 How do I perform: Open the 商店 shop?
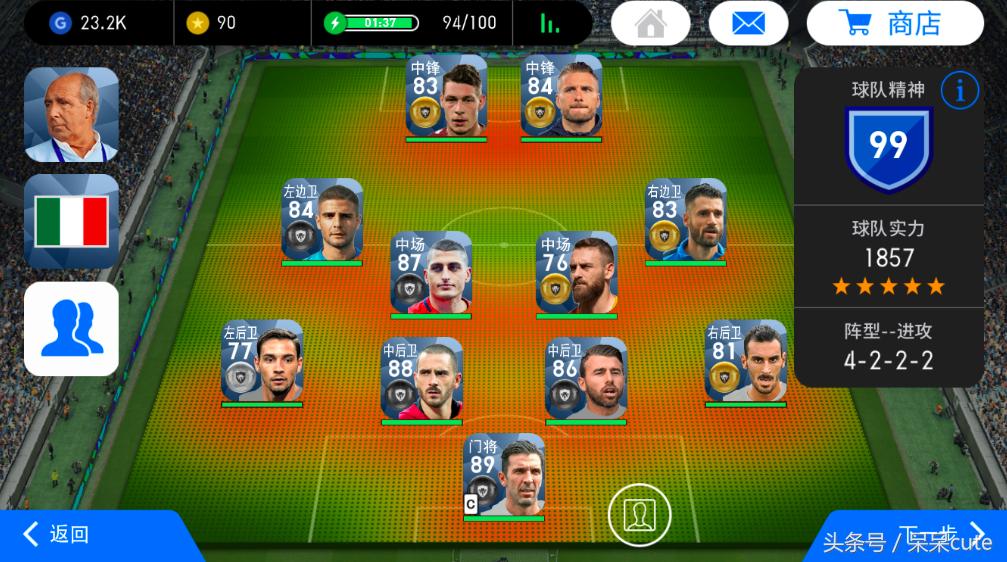coord(895,23)
